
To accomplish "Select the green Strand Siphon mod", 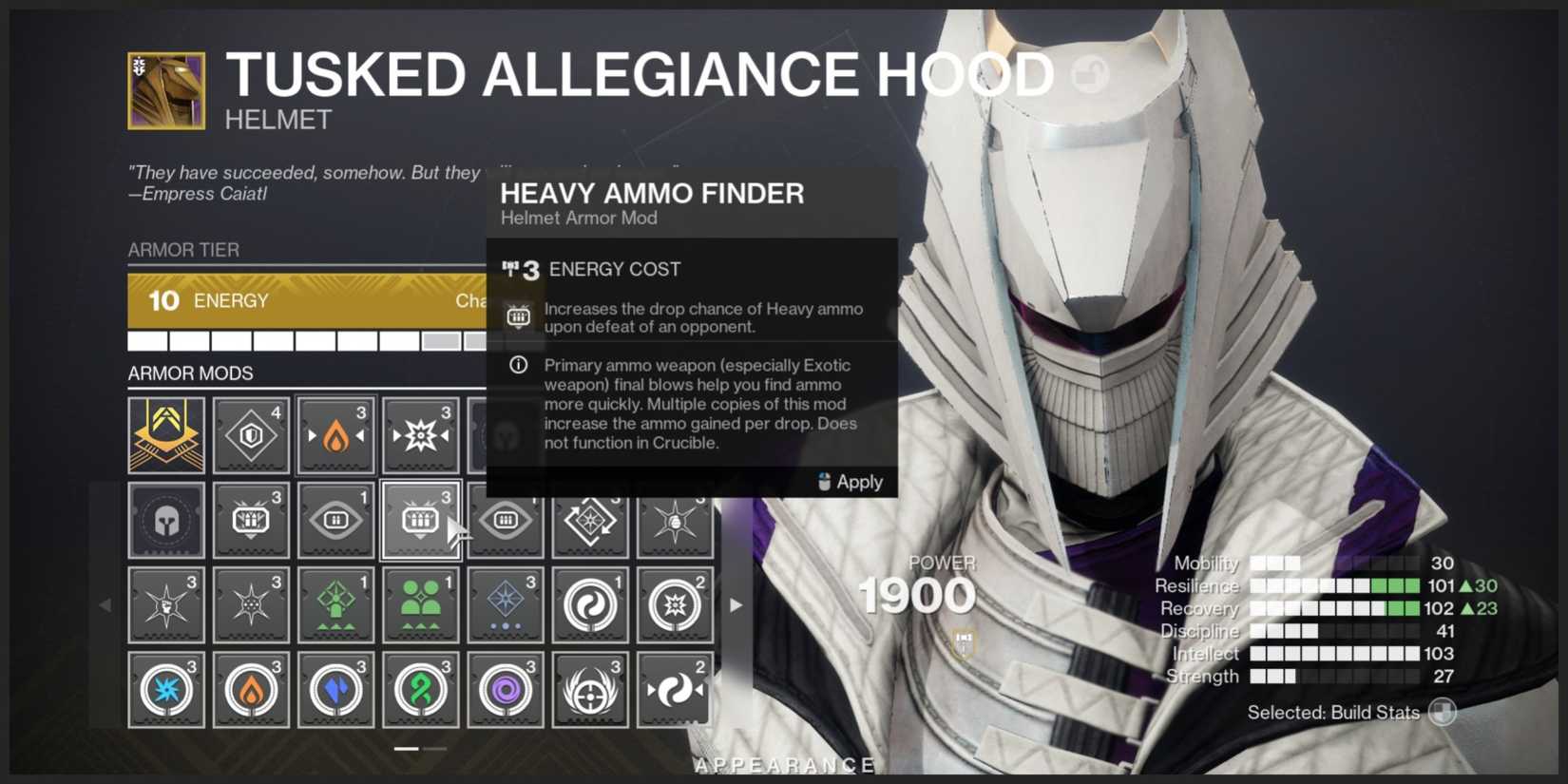I will 420,690.
